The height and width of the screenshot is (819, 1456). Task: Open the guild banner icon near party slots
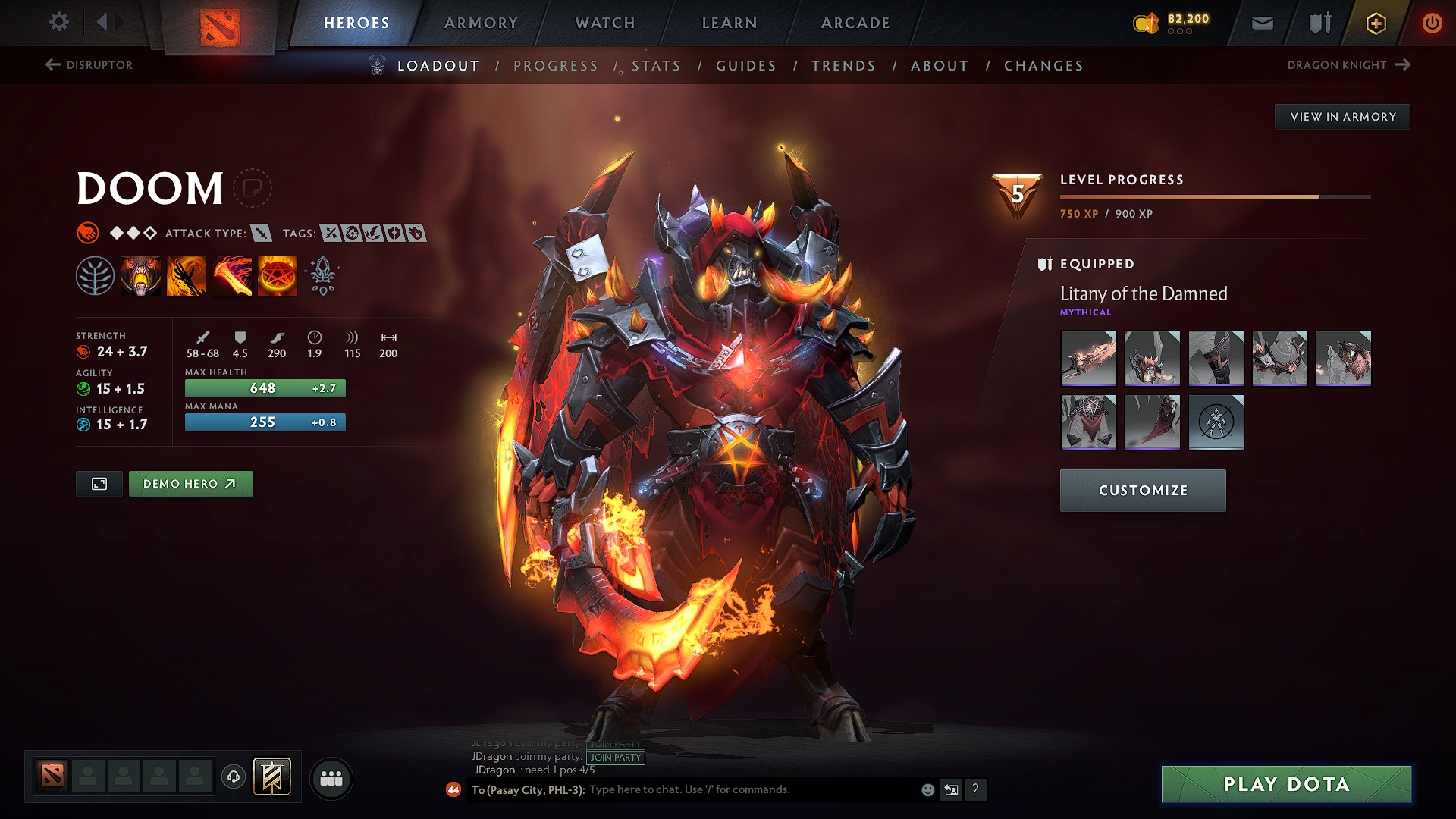pyautogui.click(x=275, y=777)
